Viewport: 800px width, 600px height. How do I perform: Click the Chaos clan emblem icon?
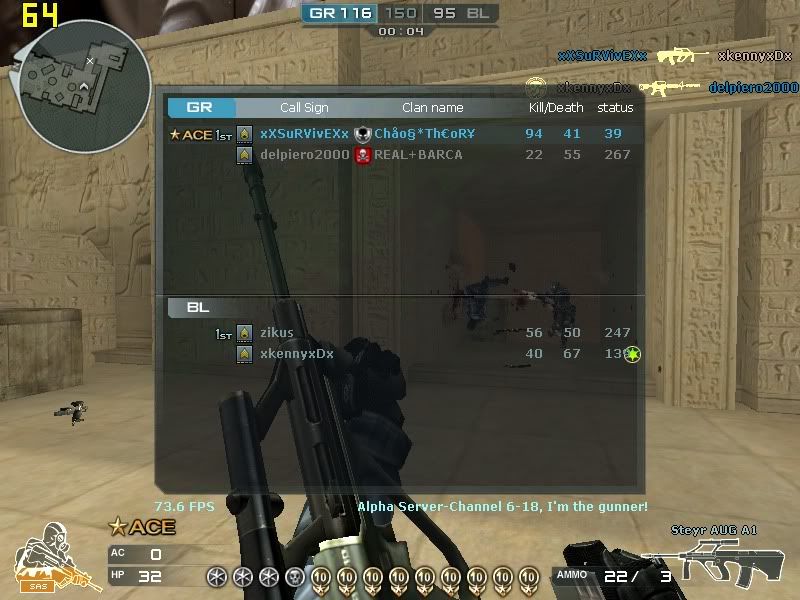(363, 134)
